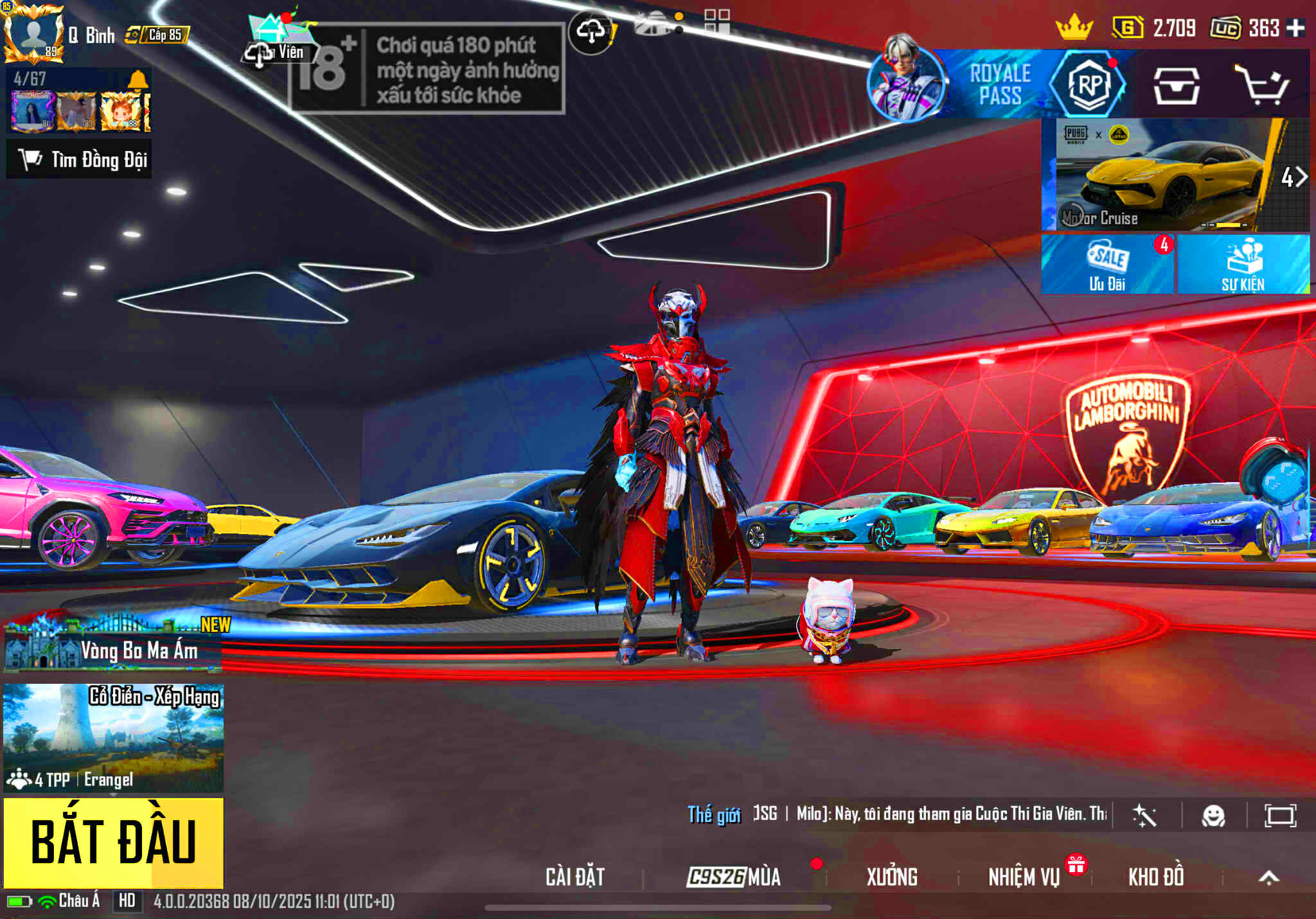This screenshot has height=919, width=1316.
Task: Open the C9S26 MÙA season menu
Action: [734, 877]
